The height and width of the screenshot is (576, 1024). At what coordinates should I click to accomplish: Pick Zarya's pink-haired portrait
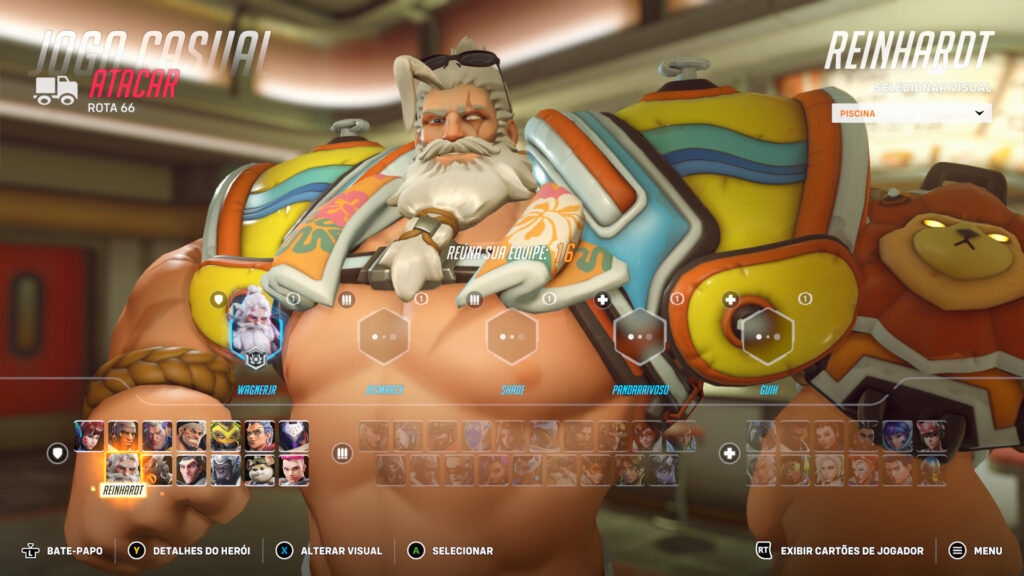coord(293,469)
